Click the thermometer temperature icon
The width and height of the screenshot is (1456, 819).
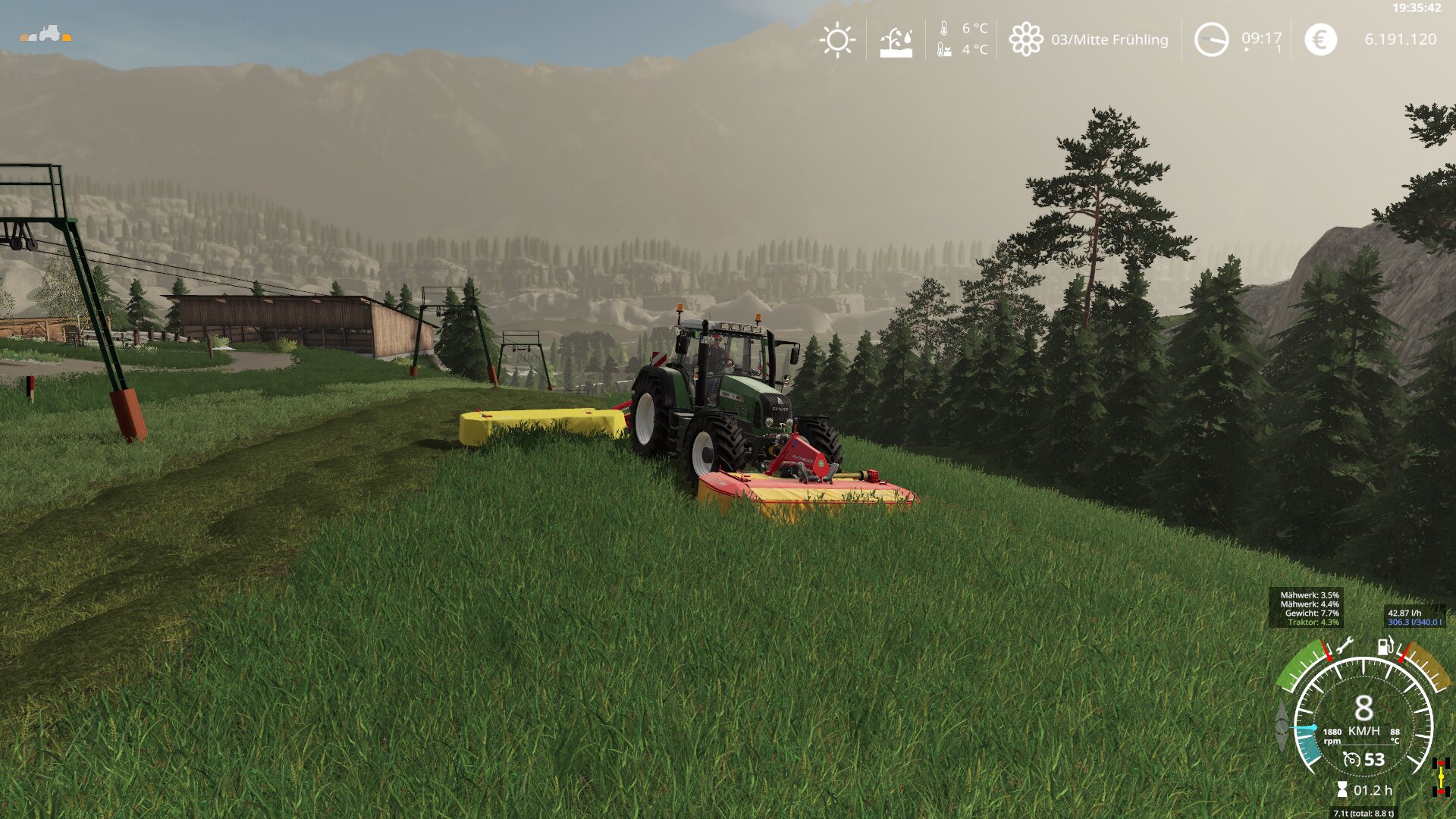point(943,29)
